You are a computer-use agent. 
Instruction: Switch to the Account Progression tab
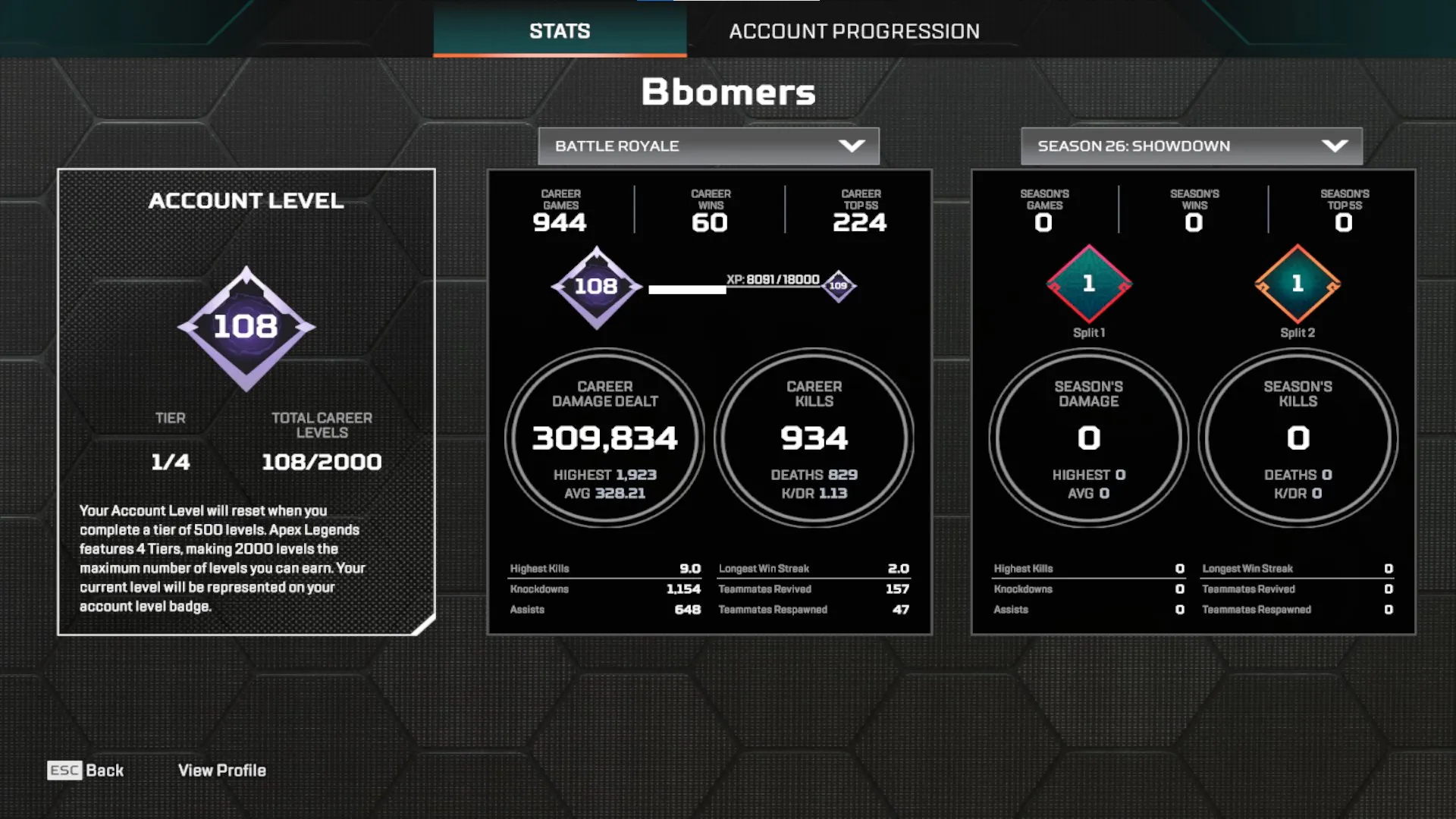point(855,31)
